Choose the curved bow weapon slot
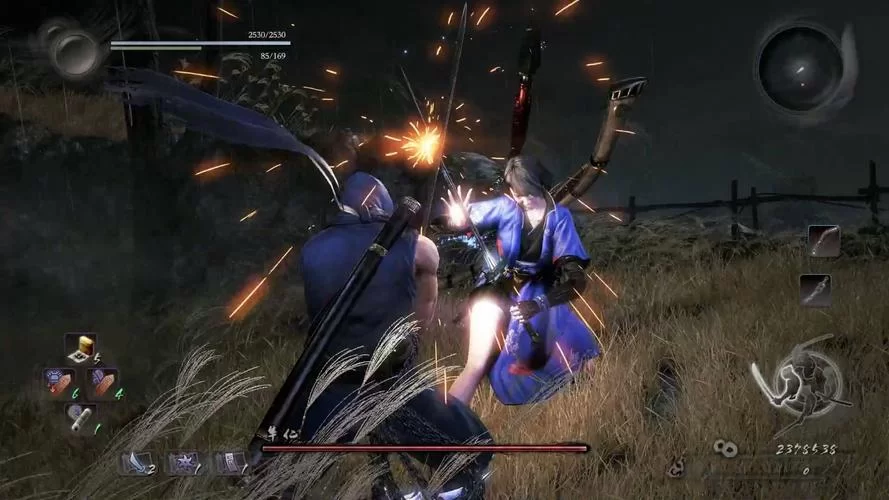Viewport: 889px width, 500px height. click(x=823, y=241)
